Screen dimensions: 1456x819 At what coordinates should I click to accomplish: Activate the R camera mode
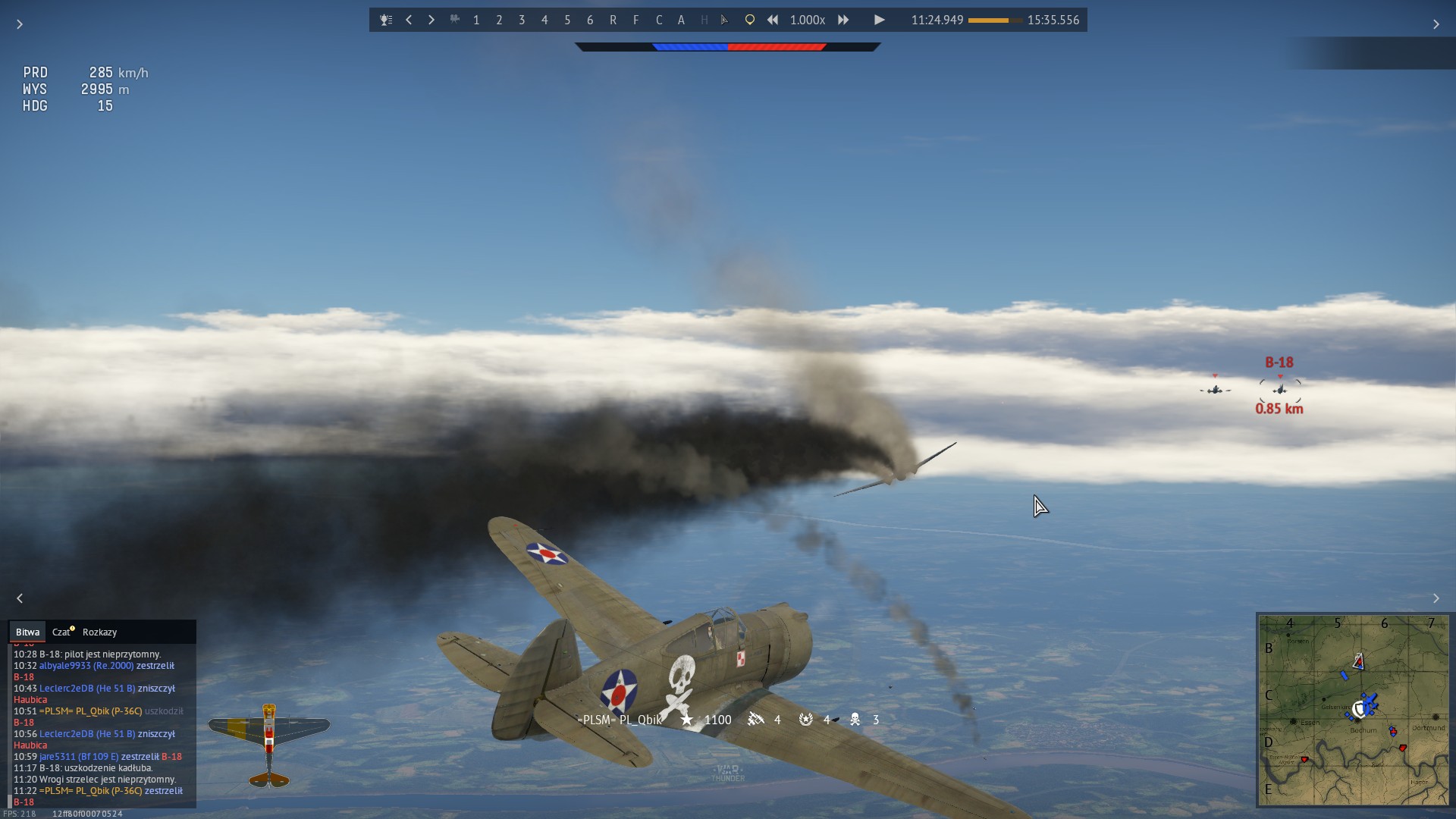tap(613, 20)
